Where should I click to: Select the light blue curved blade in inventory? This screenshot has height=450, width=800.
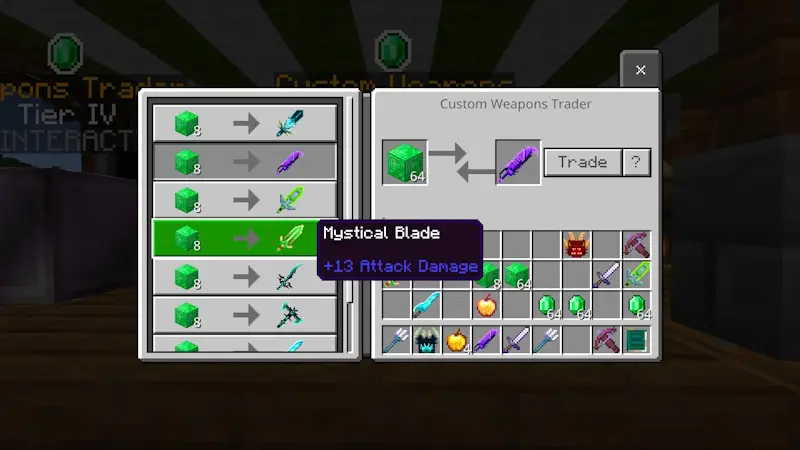tap(426, 305)
